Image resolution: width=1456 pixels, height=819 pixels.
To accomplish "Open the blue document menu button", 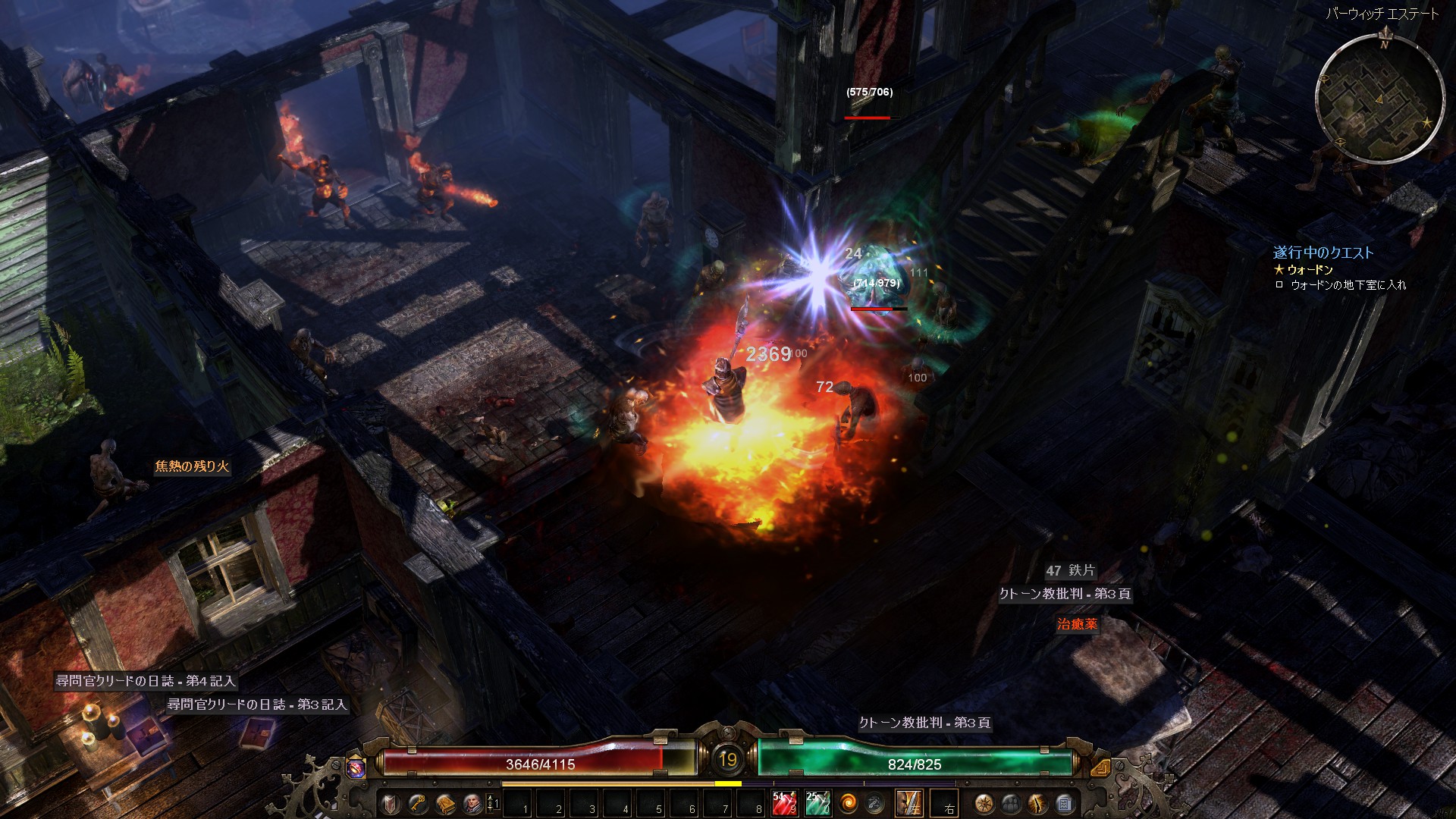I will (1064, 803).
